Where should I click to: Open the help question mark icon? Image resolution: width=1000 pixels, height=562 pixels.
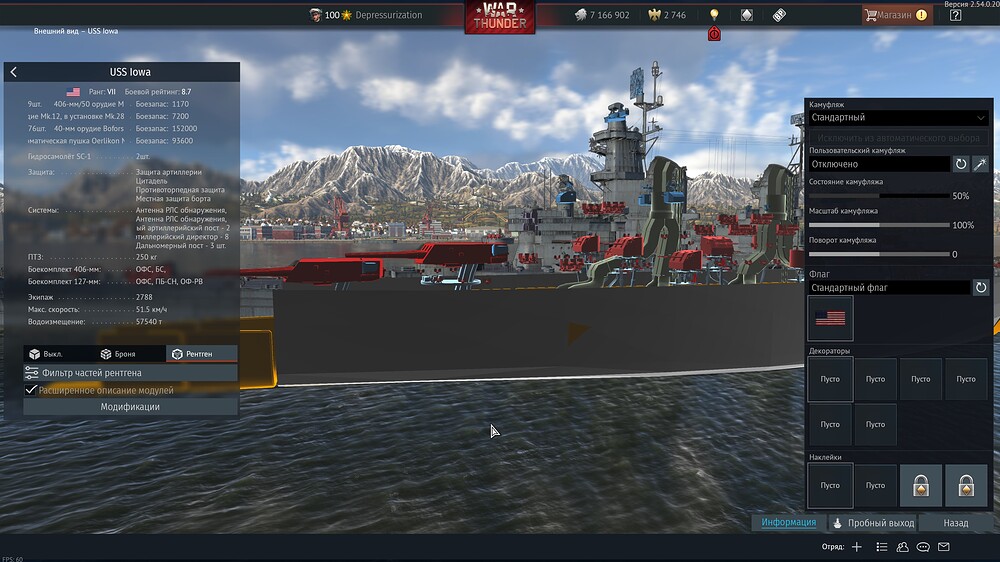coord(955,15)
